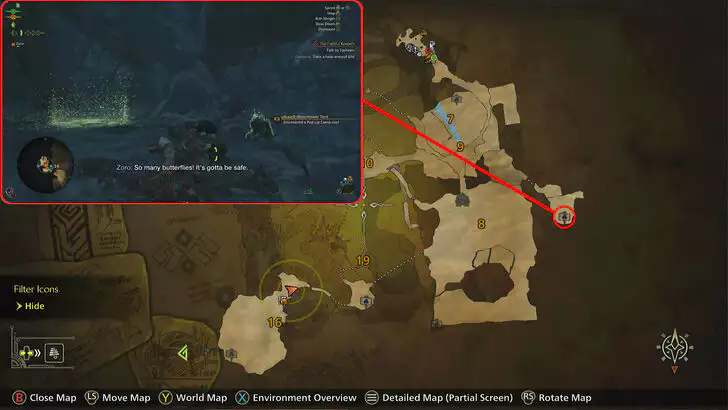Select the red-circled pop-up camp marker
728x410 pixels.
(565, 216)
